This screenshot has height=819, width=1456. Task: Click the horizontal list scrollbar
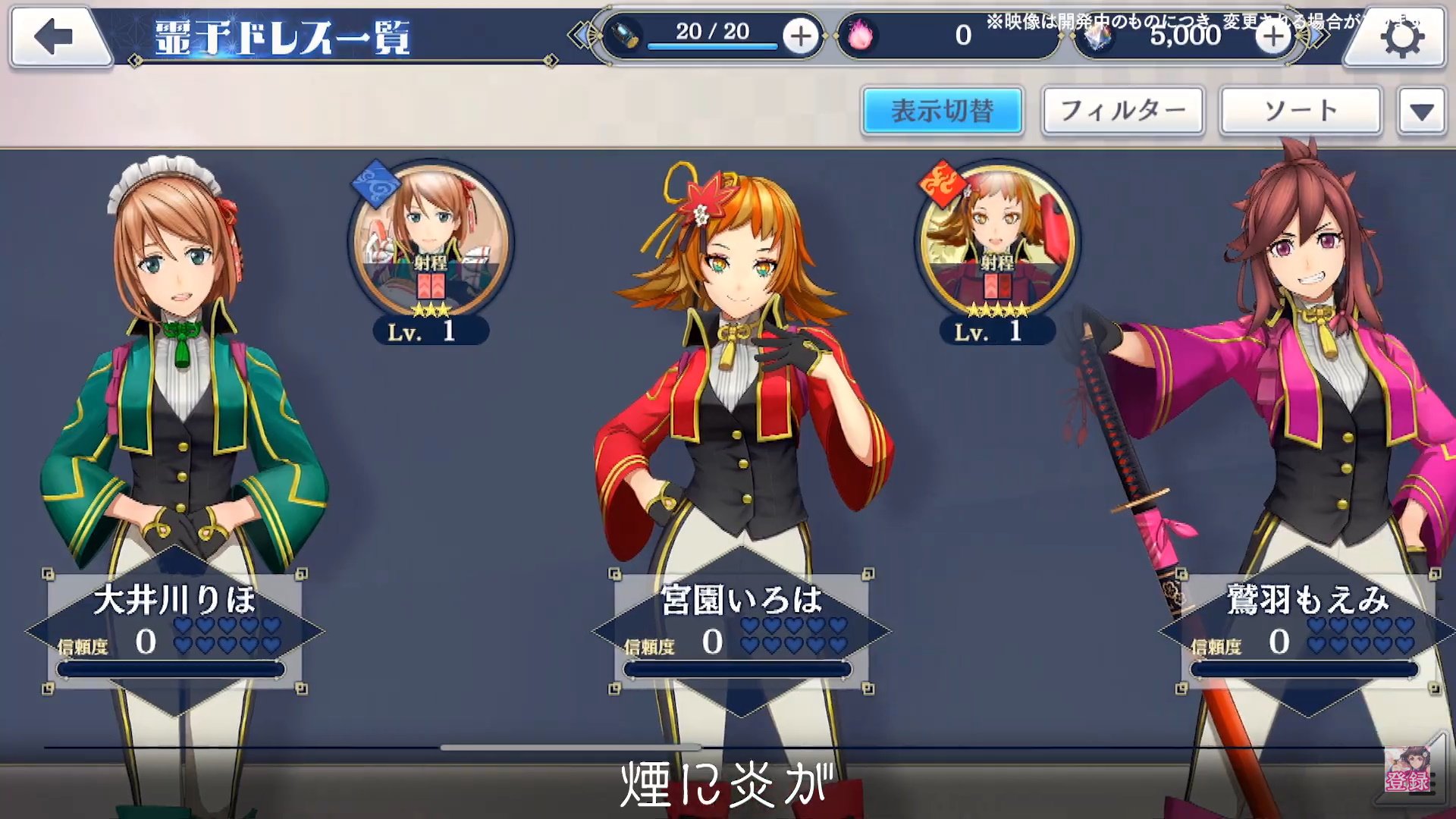pyautogui.click(x=569, y=748)
